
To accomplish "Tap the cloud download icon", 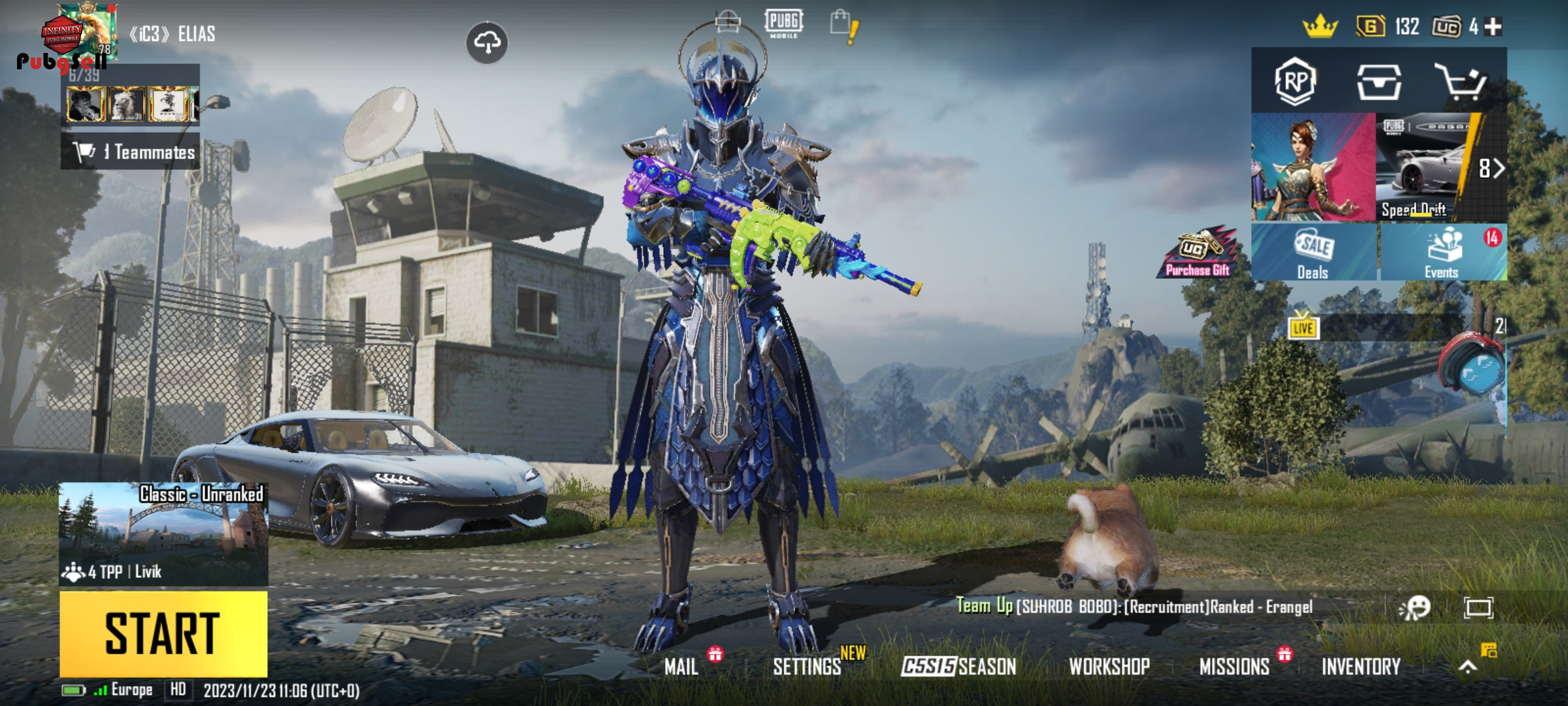I will 487,43.
